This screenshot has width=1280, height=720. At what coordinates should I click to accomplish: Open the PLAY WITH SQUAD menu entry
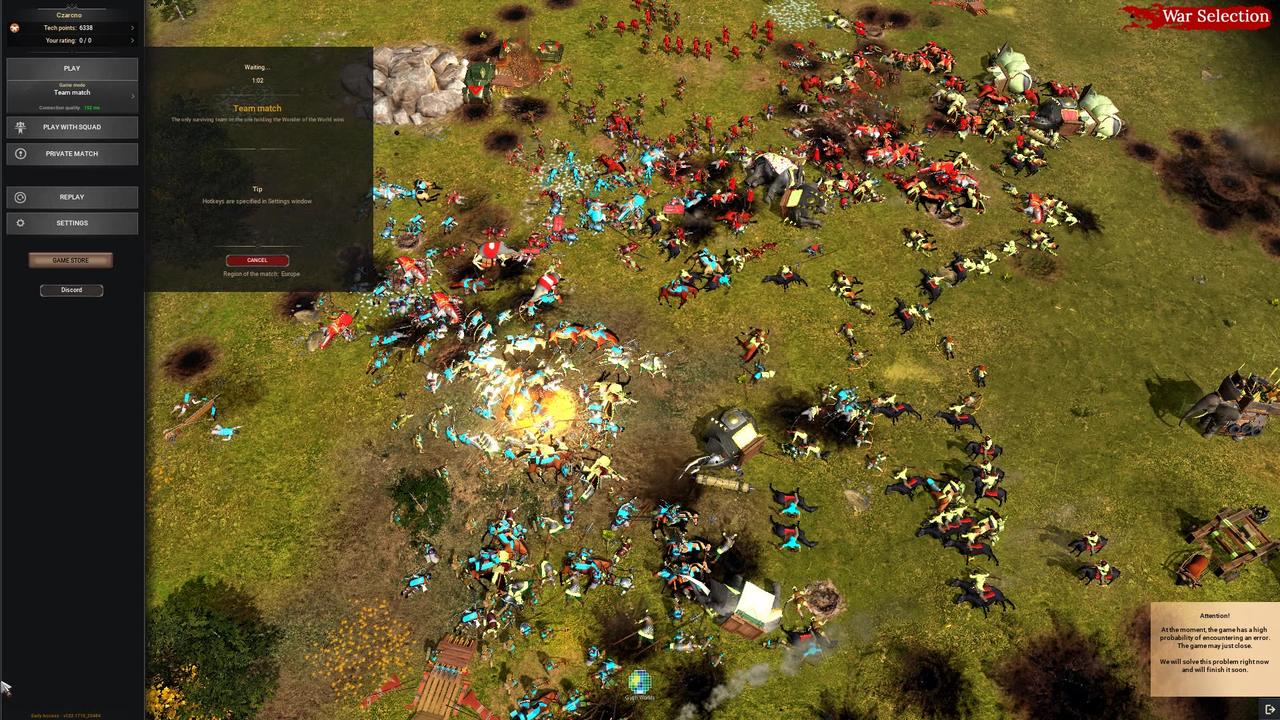click(72, 127)
